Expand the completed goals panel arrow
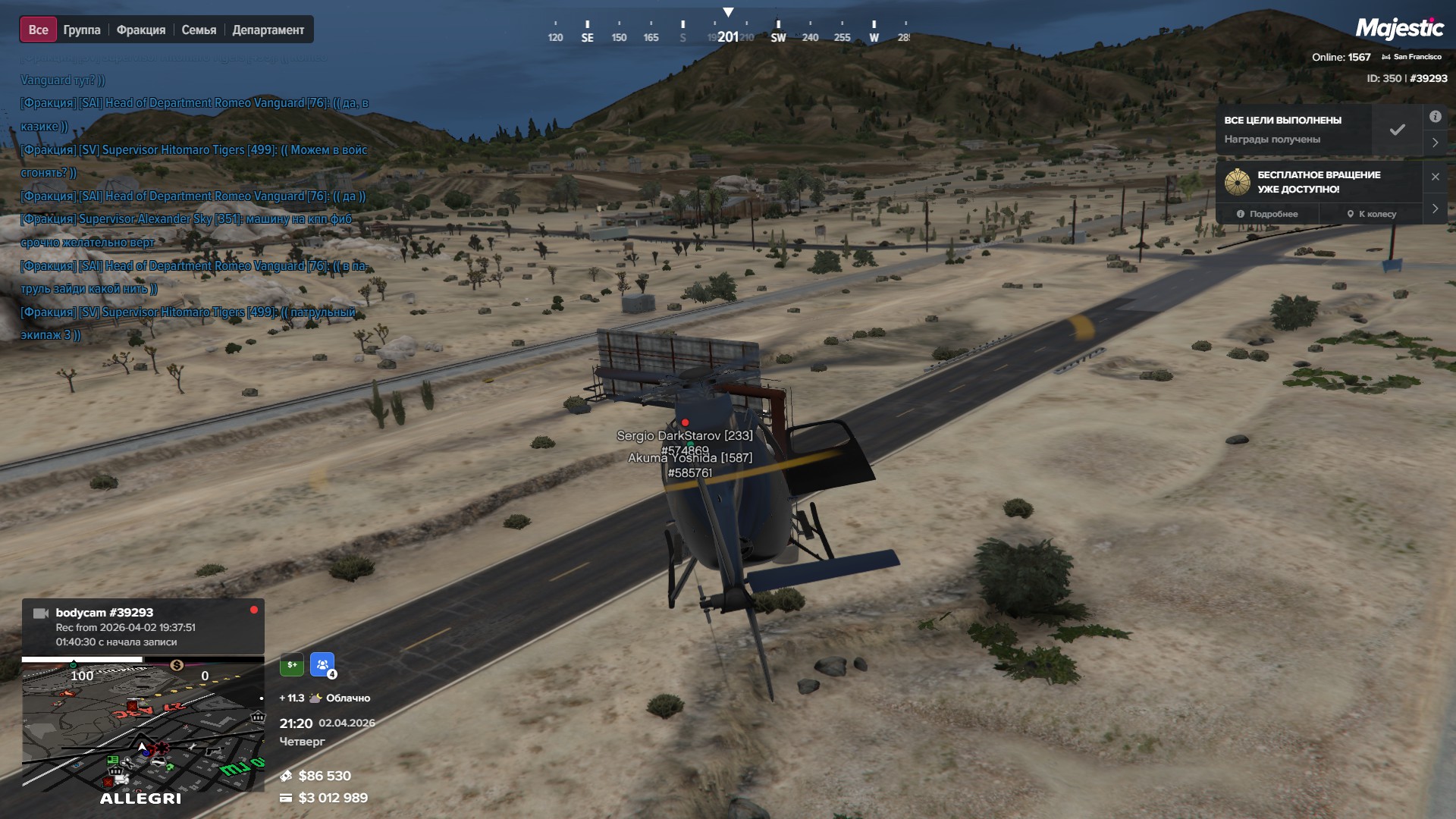Viewport: 1456px width, 819px height. point(1435,143)
